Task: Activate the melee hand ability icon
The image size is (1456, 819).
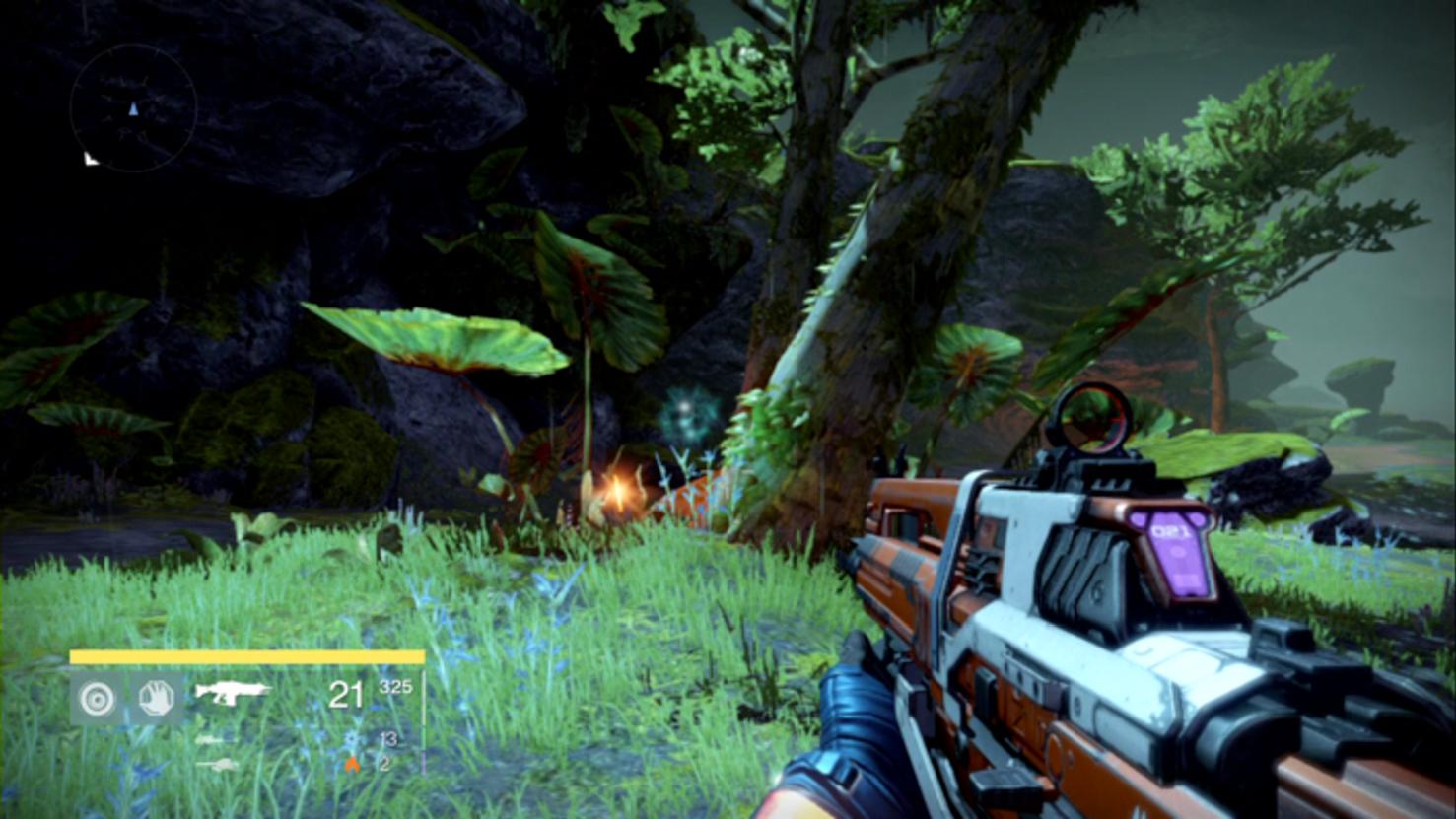Action: tap(156, 699)
